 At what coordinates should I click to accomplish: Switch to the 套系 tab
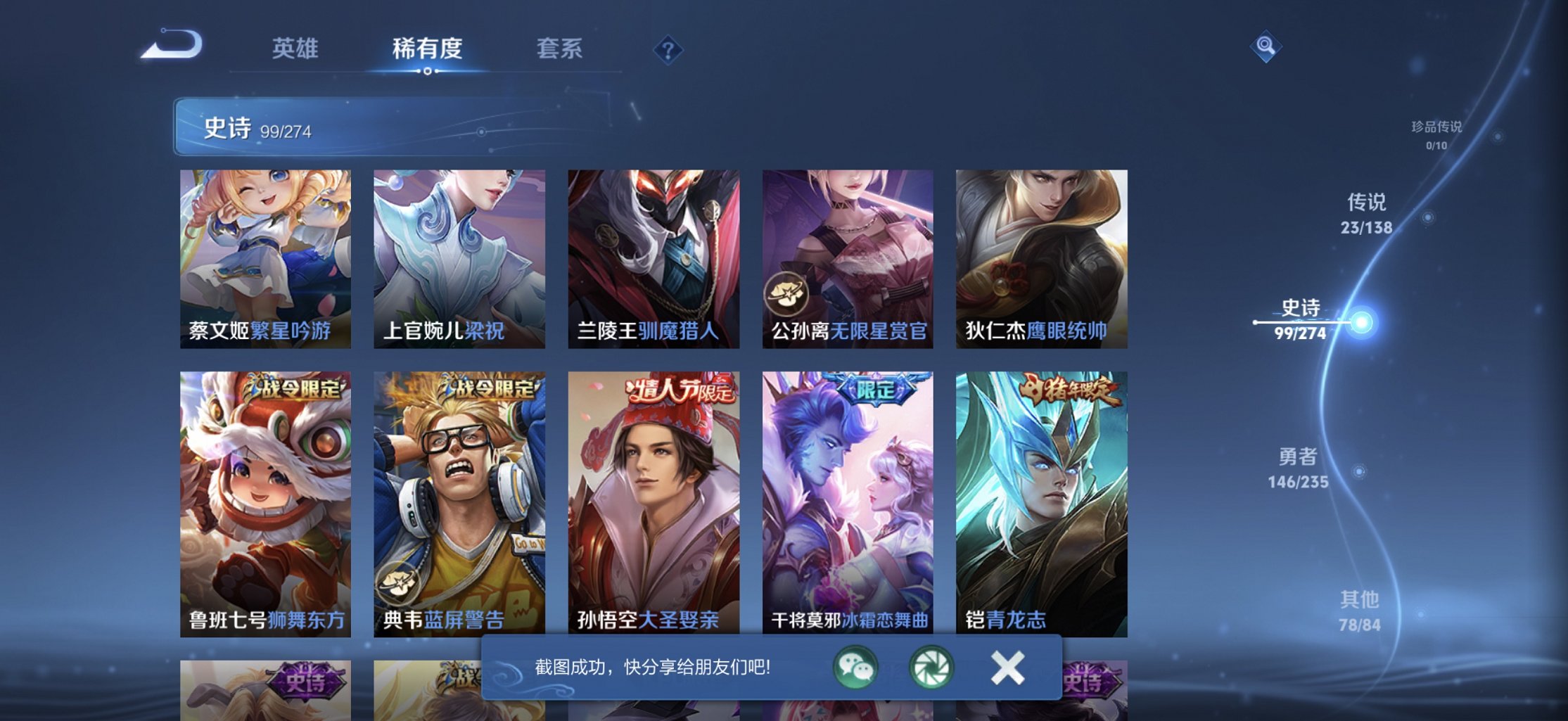tap(560, 49)
